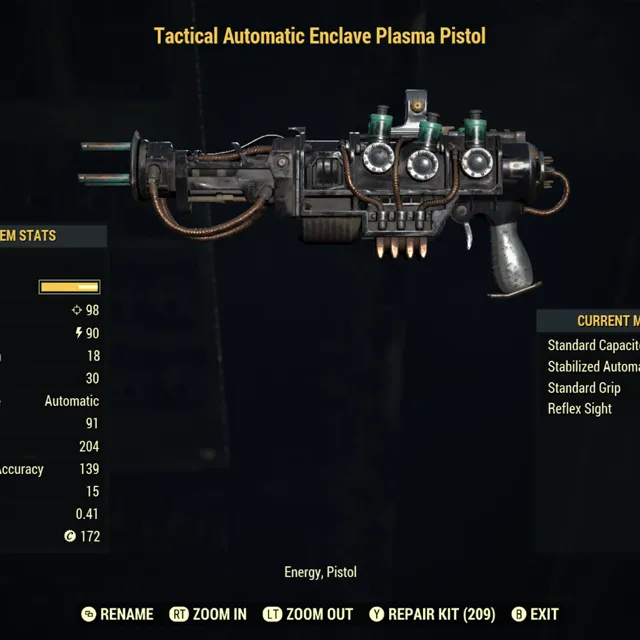The image size is (640, 640).
Task: Choose Zoom In on the weapon
Action: pos(208,614)
